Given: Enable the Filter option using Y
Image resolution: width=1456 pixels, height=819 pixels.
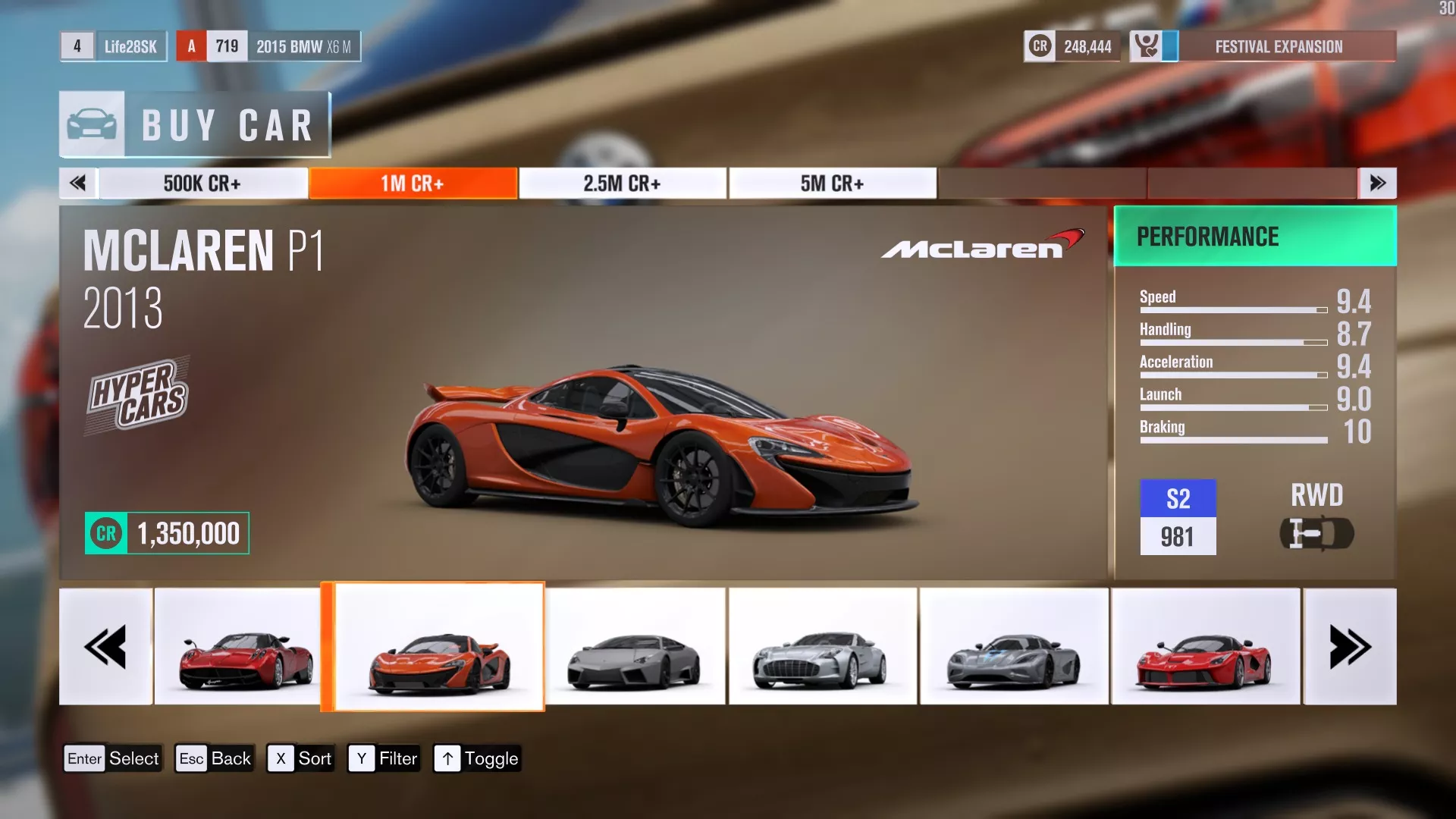Looking at the screenshot, I should click(x=384, y=758).
